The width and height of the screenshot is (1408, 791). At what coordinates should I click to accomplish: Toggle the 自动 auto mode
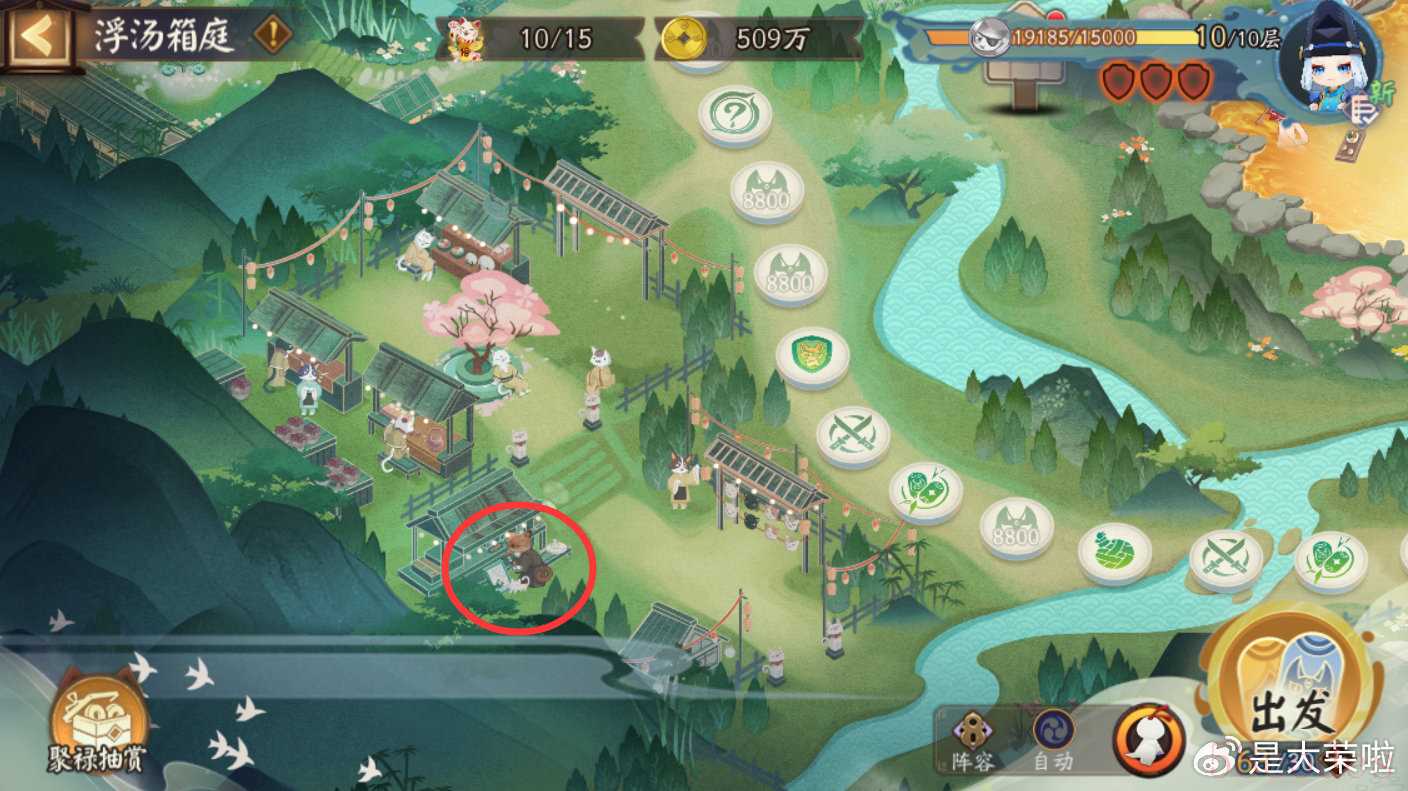click(1054, 738)
